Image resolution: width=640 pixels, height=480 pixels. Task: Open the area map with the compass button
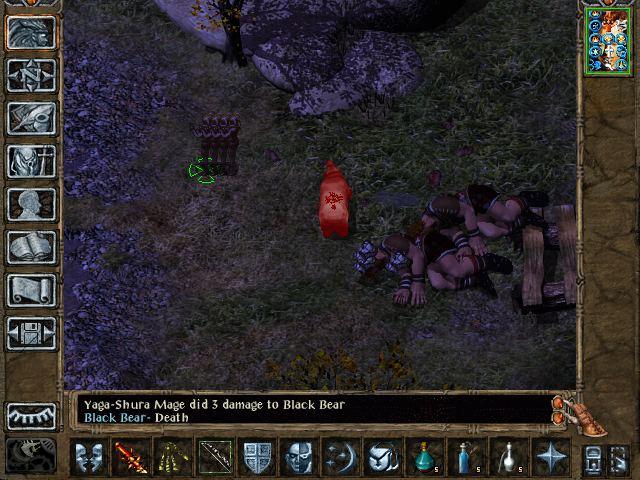32,75
